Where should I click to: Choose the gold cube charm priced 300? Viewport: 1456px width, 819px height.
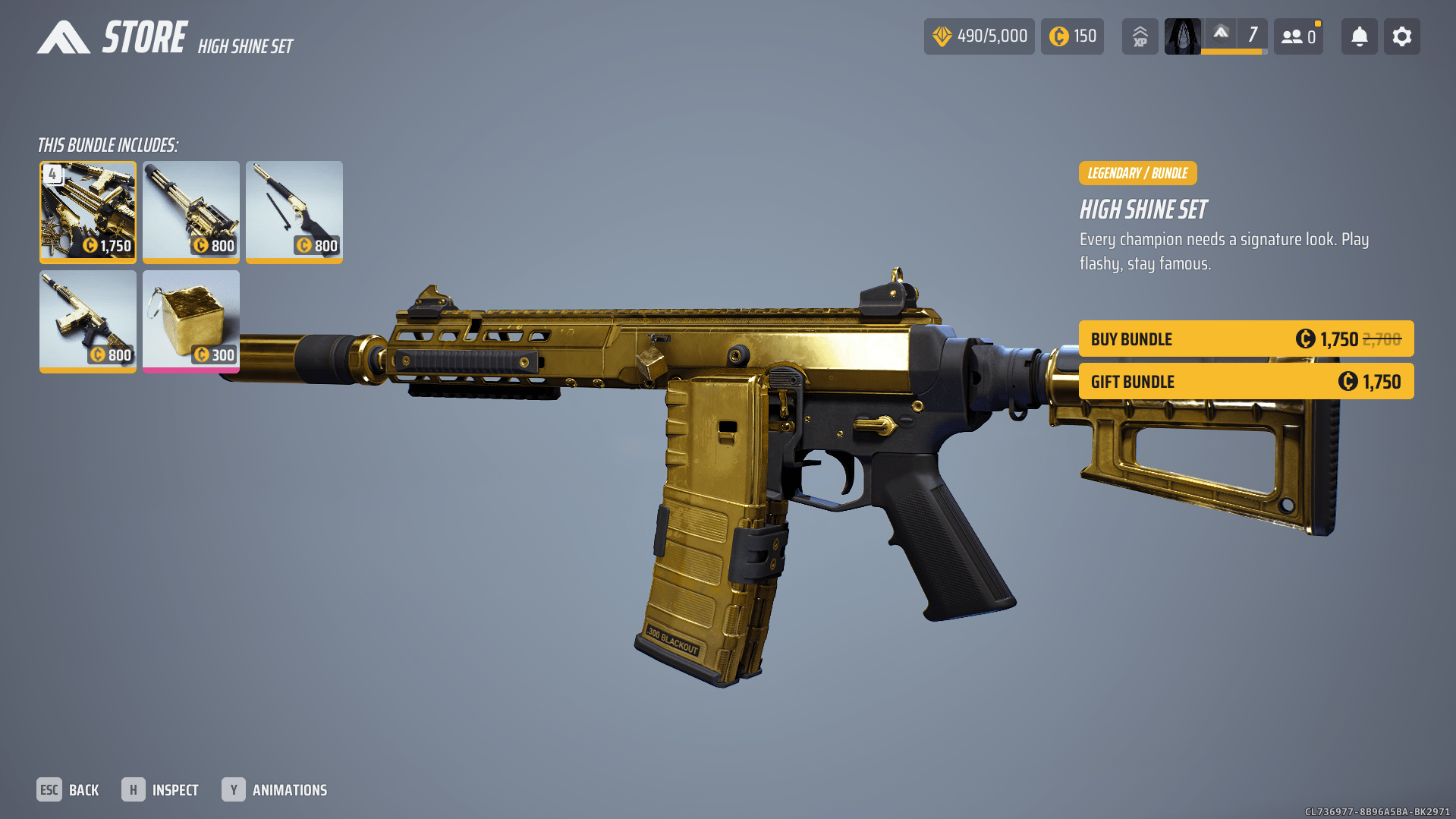[191, 321]
